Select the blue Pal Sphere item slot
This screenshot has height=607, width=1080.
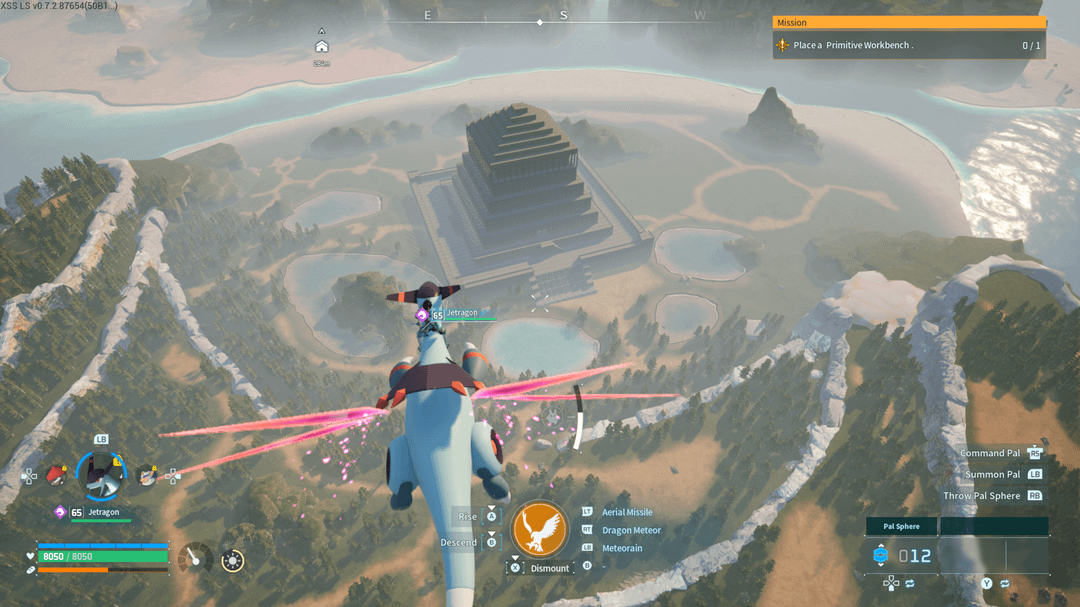881,555
